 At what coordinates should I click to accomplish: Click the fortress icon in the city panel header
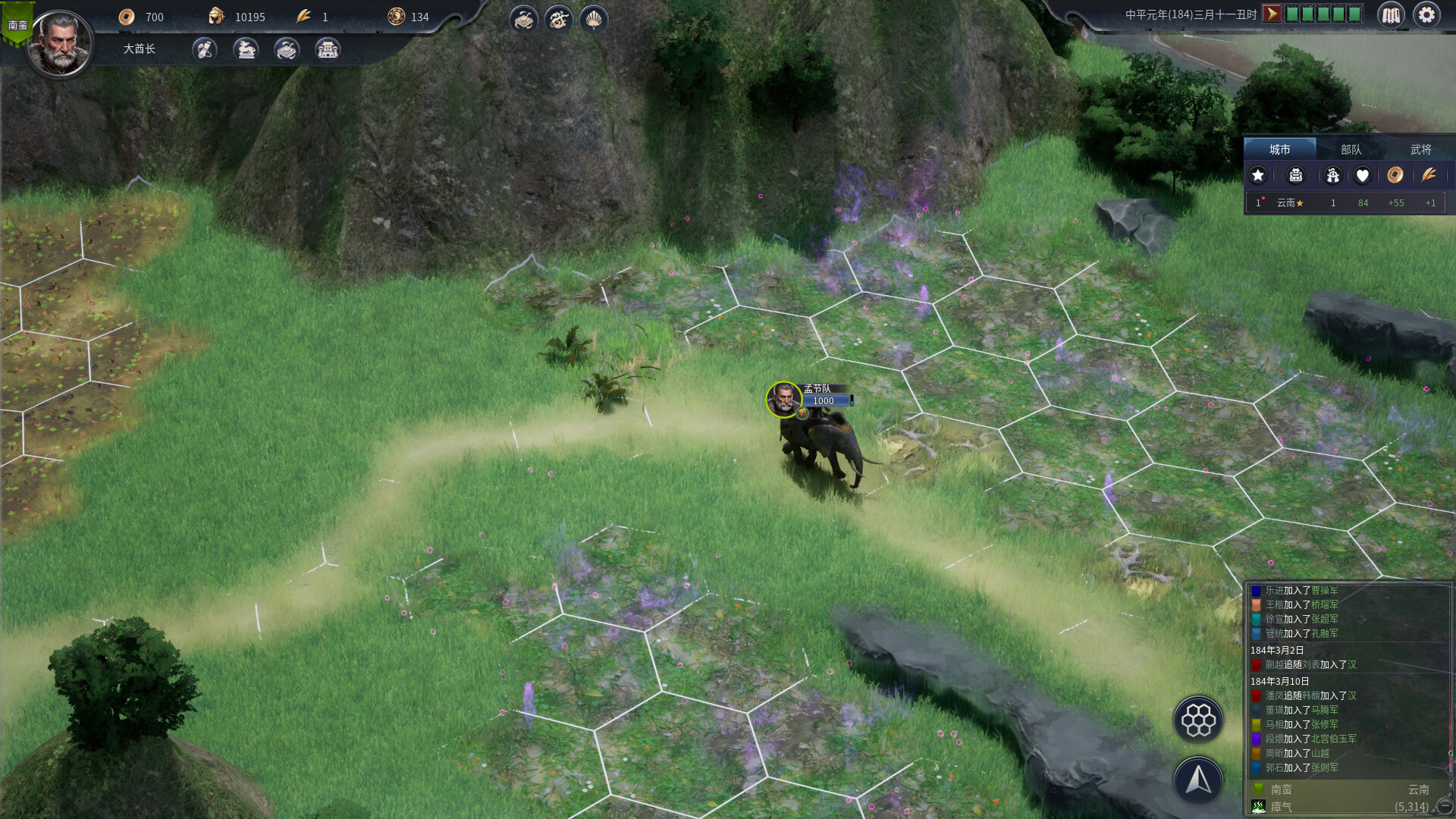point(1295,175)
